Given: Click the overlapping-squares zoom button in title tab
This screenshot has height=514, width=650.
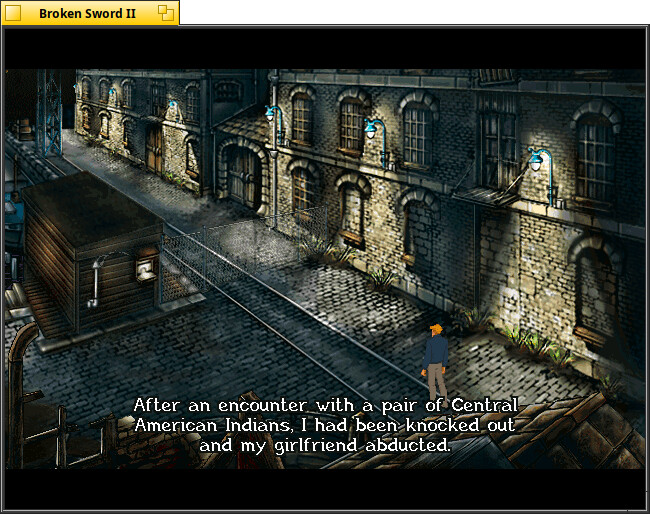Looking at the screenshot, I should pos(166,14).
